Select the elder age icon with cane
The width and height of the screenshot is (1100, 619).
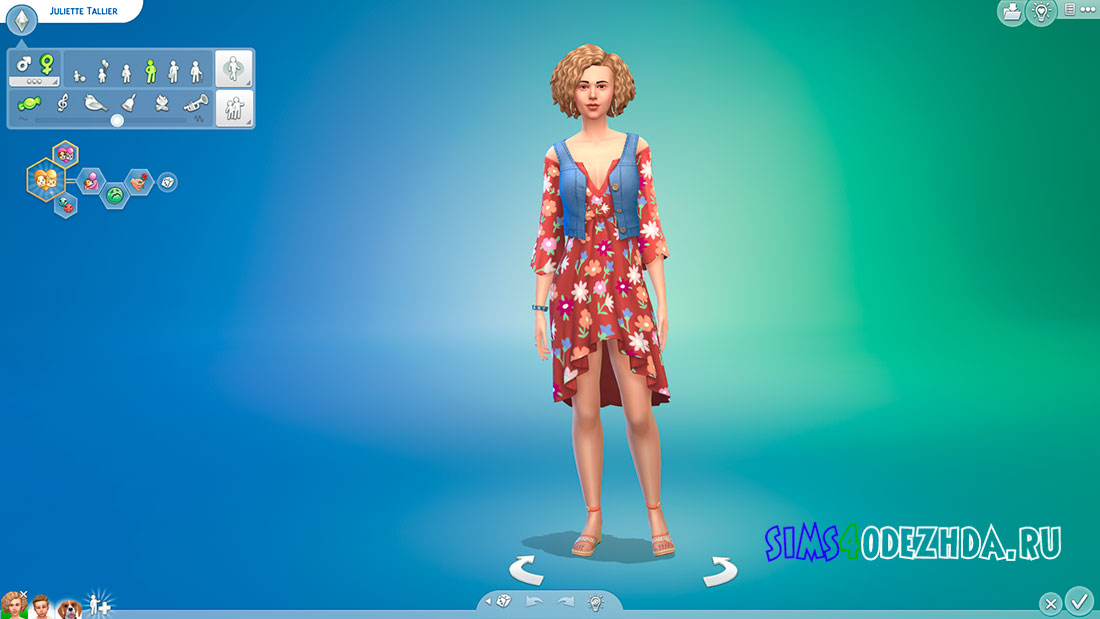pos(196,71)
